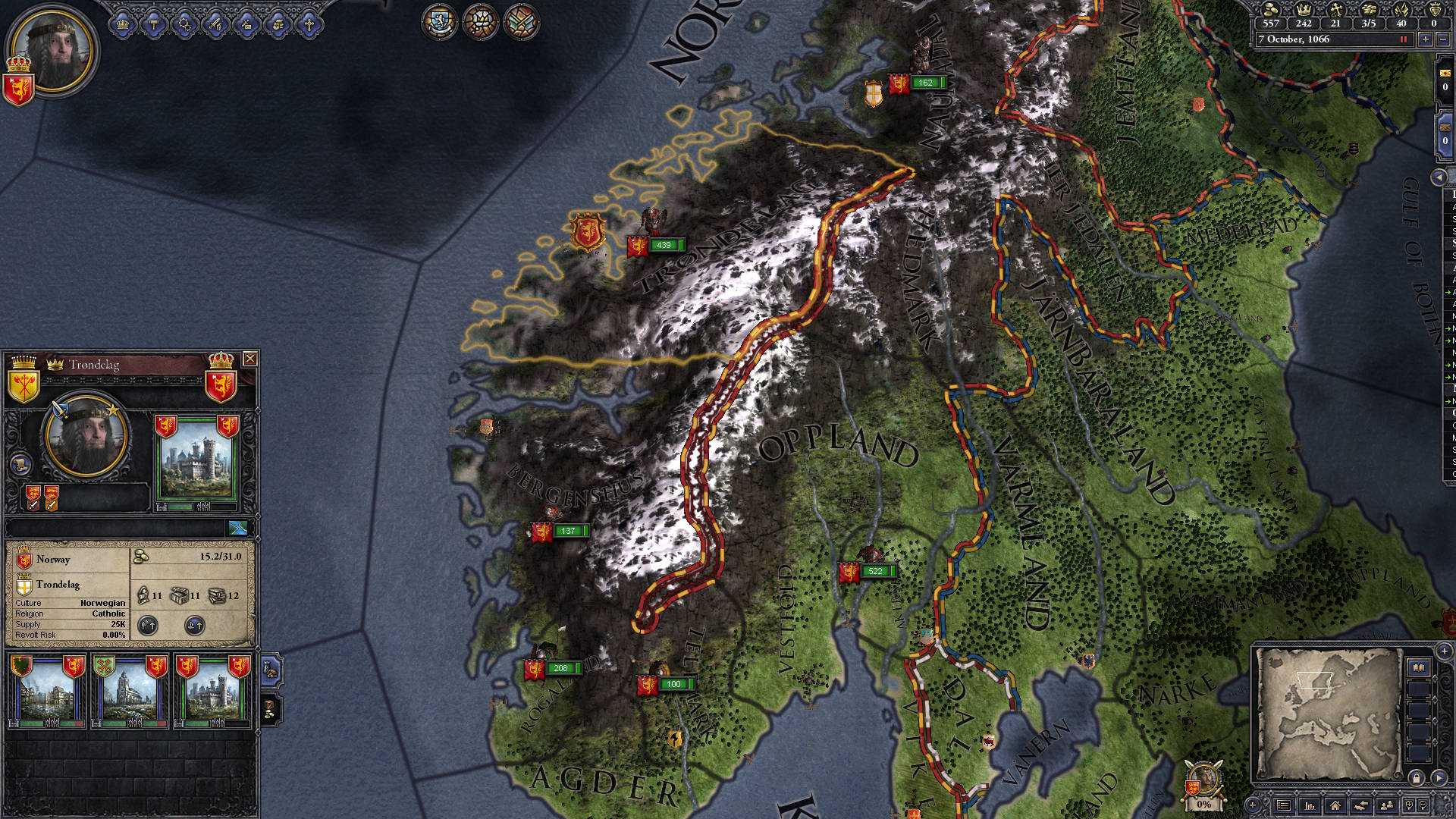Go to capital using the home icon
The width and height of the screenshot is (1456, 819).
pos(1336,805)
